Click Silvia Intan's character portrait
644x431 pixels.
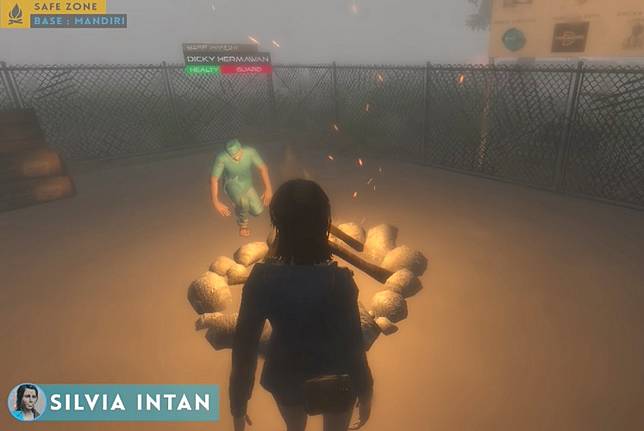point(27,402)
